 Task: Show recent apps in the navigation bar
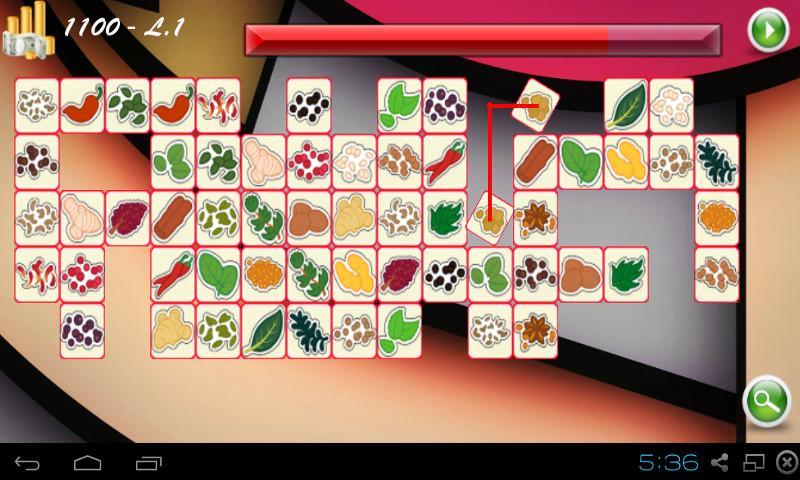pyautogui.click(x=148, y=463)
